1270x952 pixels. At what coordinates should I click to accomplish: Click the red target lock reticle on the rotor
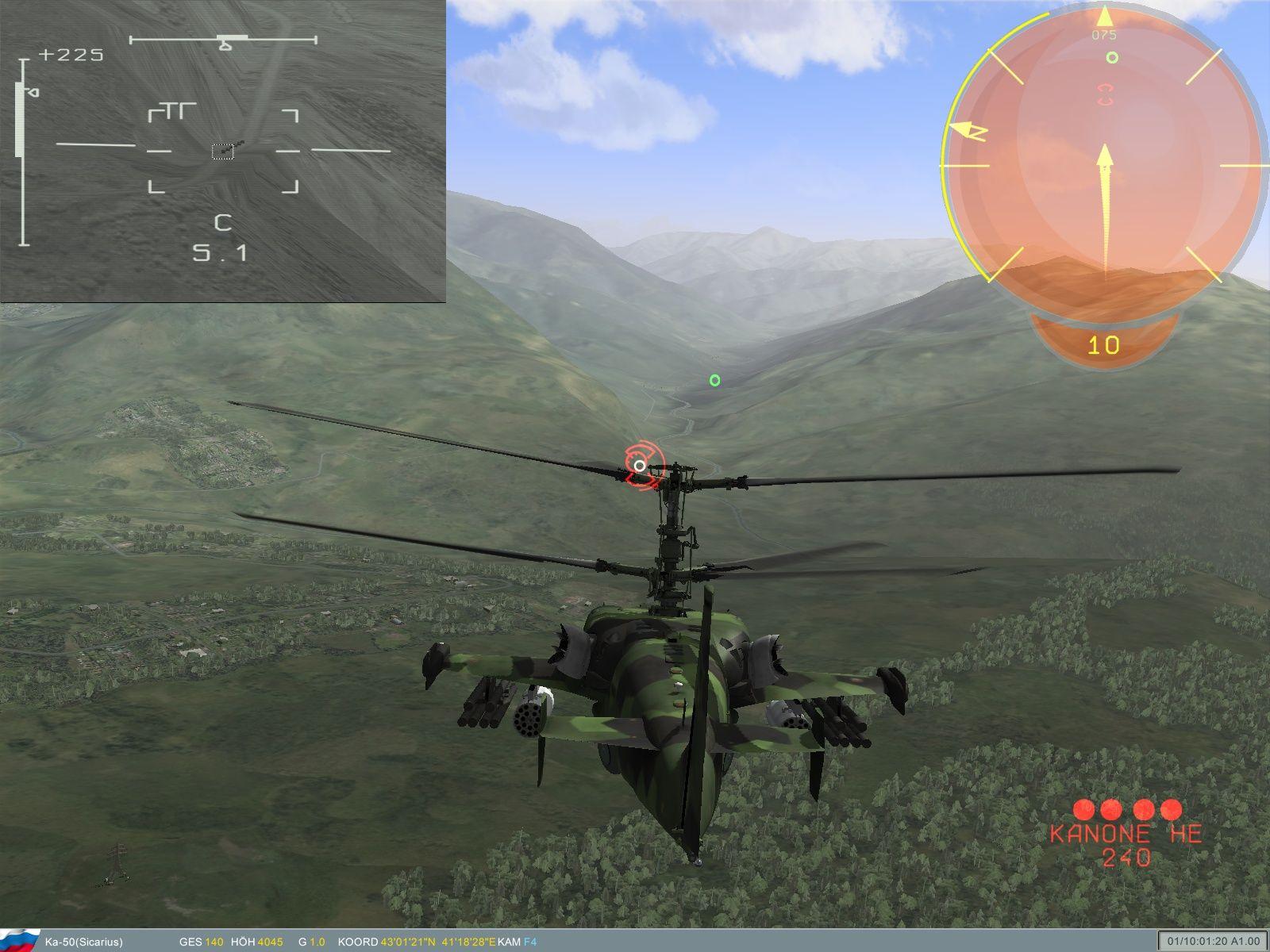640,465
